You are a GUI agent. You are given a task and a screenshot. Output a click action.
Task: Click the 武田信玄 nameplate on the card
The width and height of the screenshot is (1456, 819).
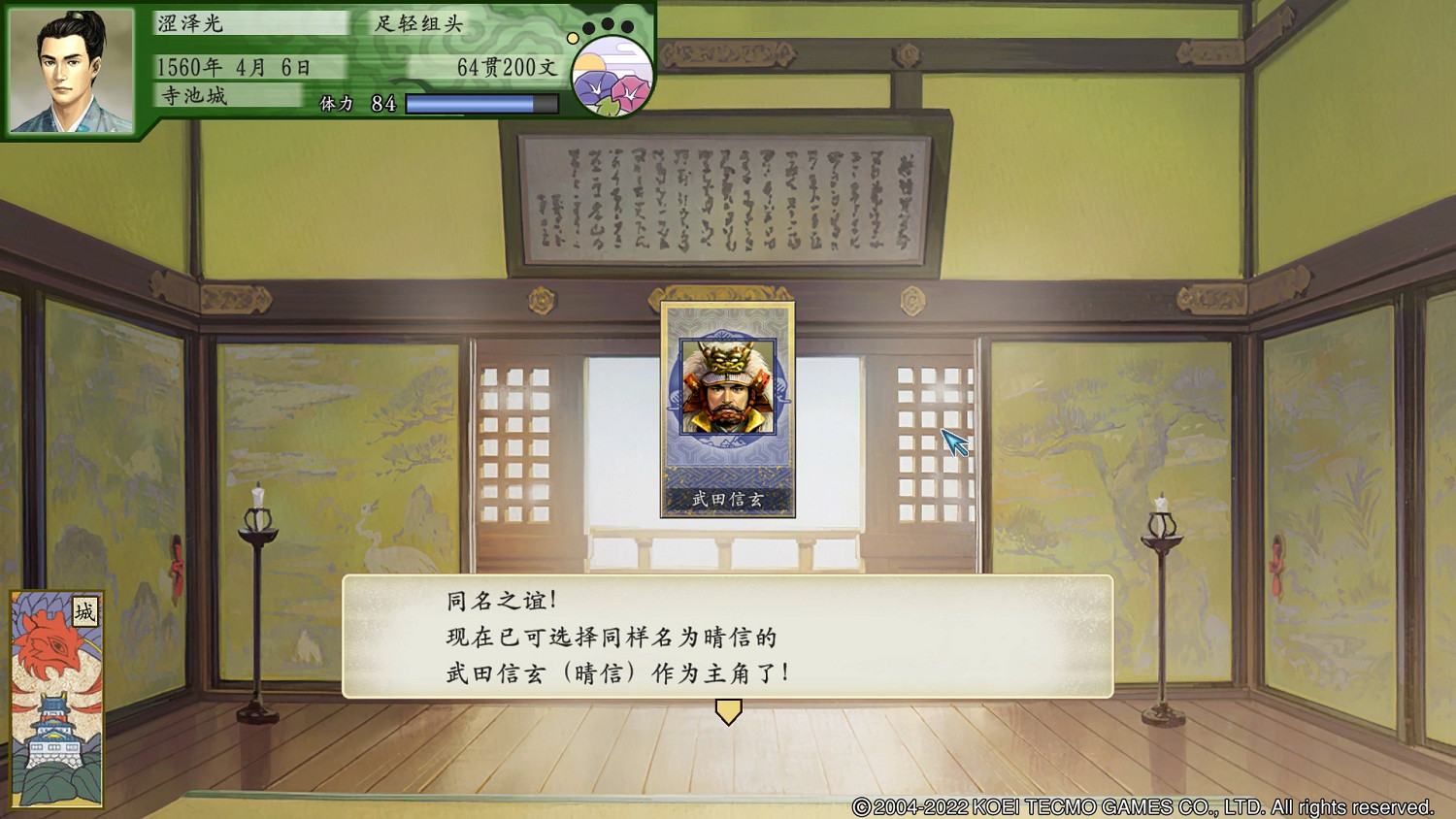point(727,500)
